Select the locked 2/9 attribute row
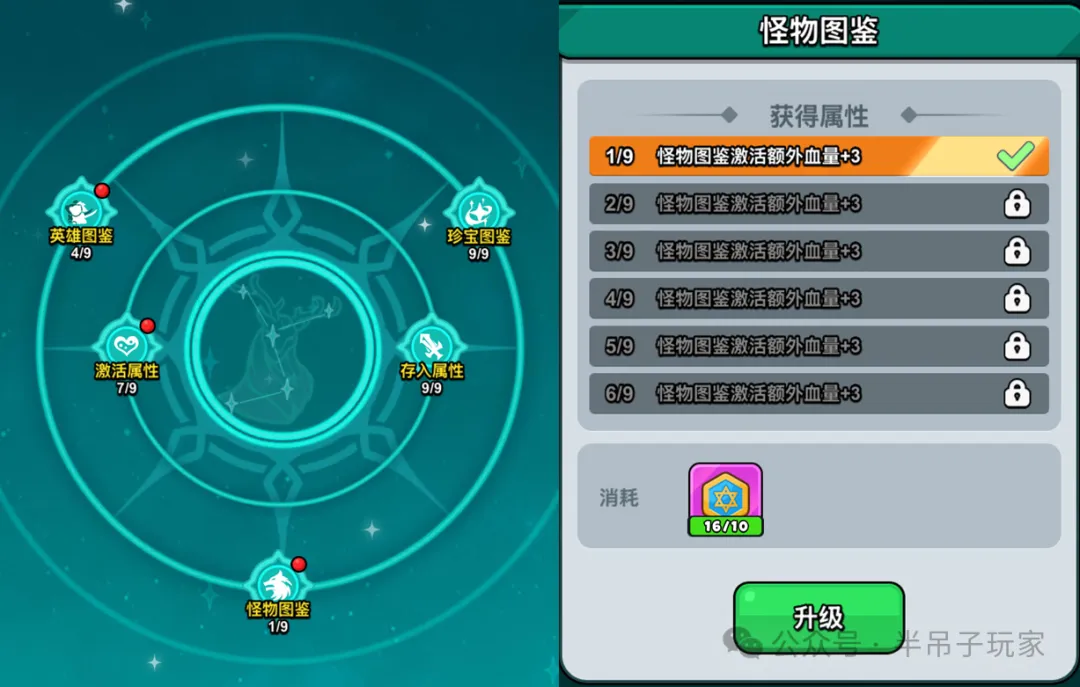The height and width of the screenshot is (687, 1080). click(818, 204)
